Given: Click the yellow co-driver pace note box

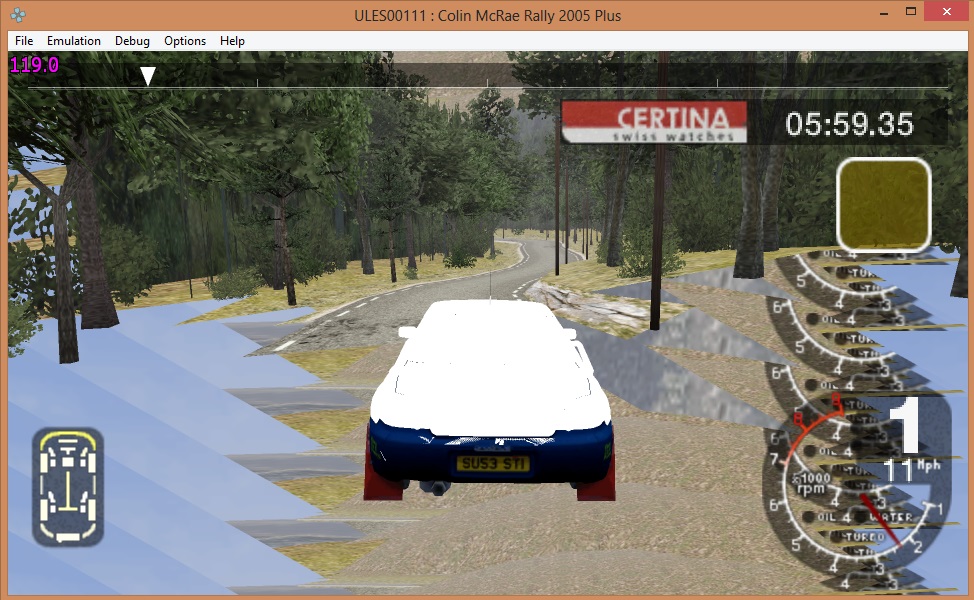Looking at the screenshot, I should (884, 204).
